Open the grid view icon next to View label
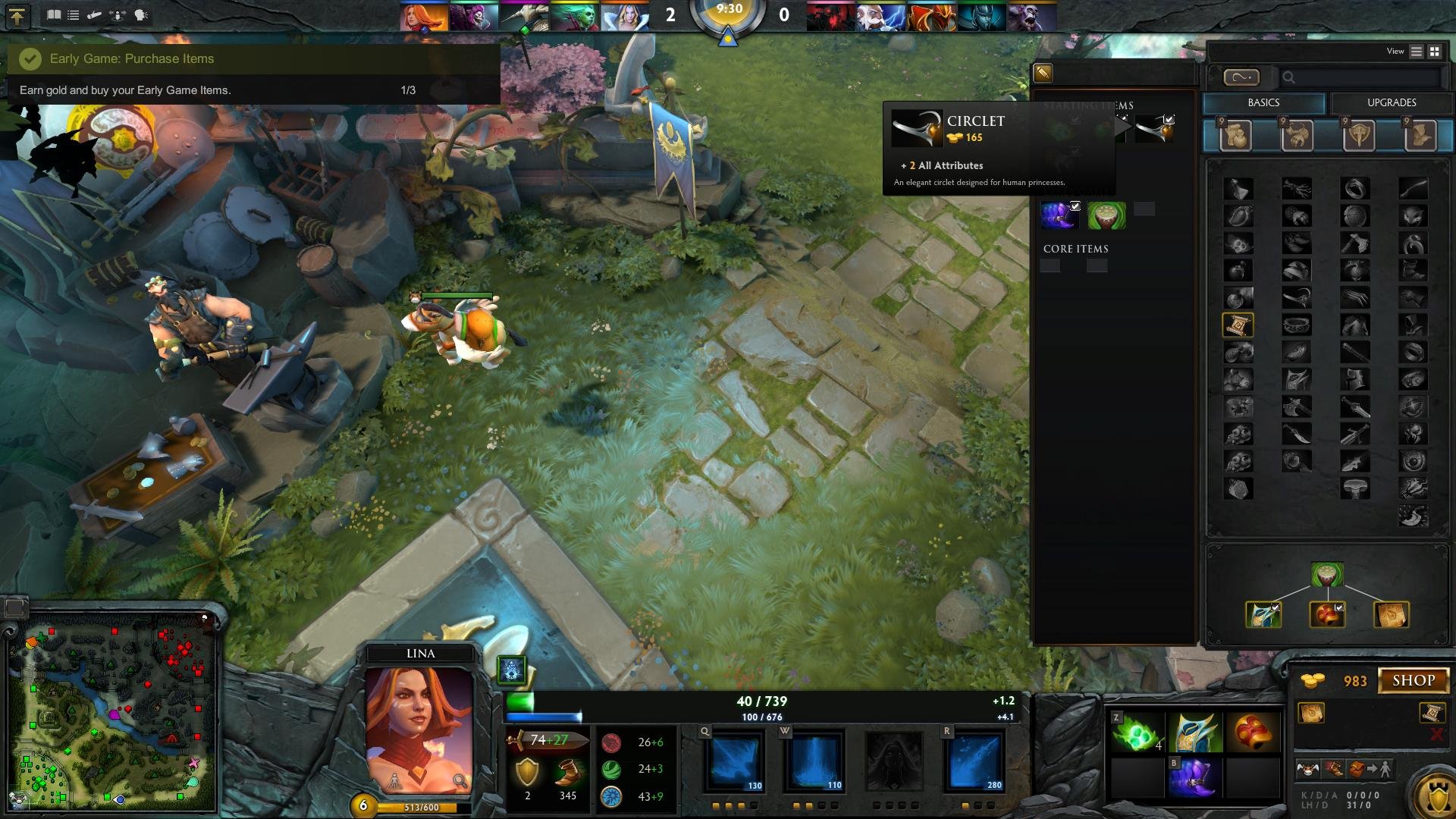This screenshot has width=1456, height=819. 1433,51
